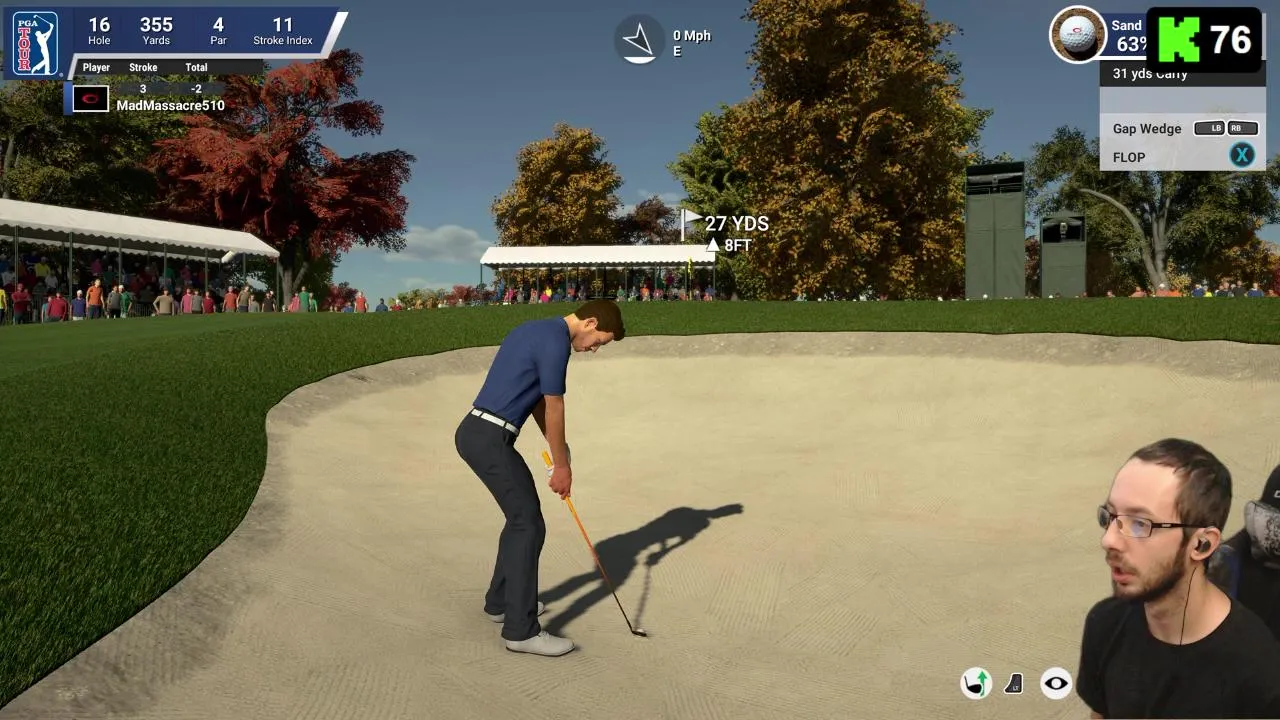Open the green K 76 stream overlay
1280x720 pixels.
1203,40
